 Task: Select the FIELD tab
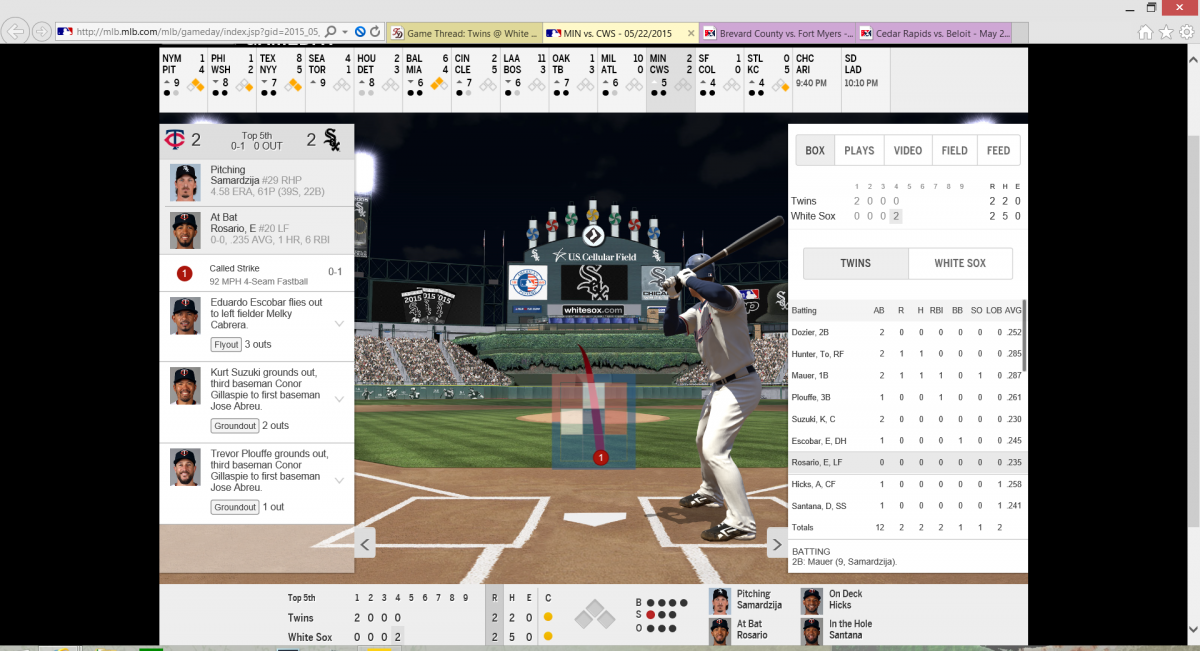pyautogui.click(x=954, y=151)
